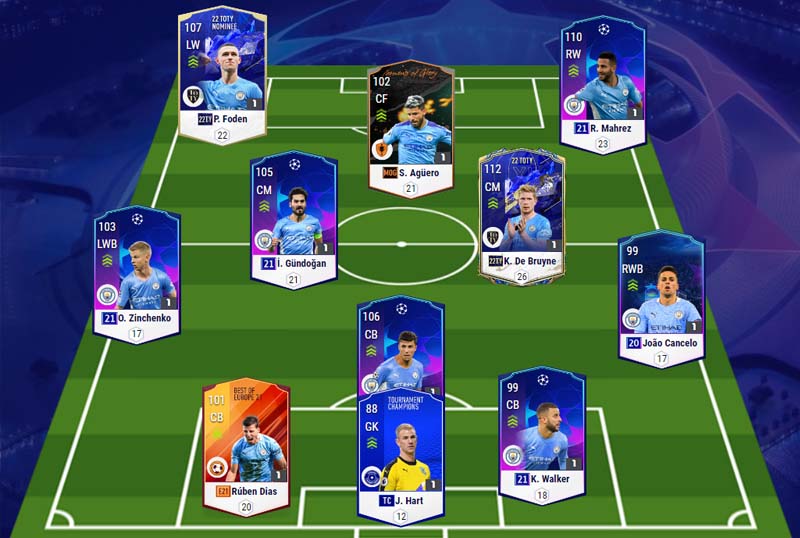The image size is (800, 538).
Task: Pick the Rúben Dias CB card
Action: 245,440
